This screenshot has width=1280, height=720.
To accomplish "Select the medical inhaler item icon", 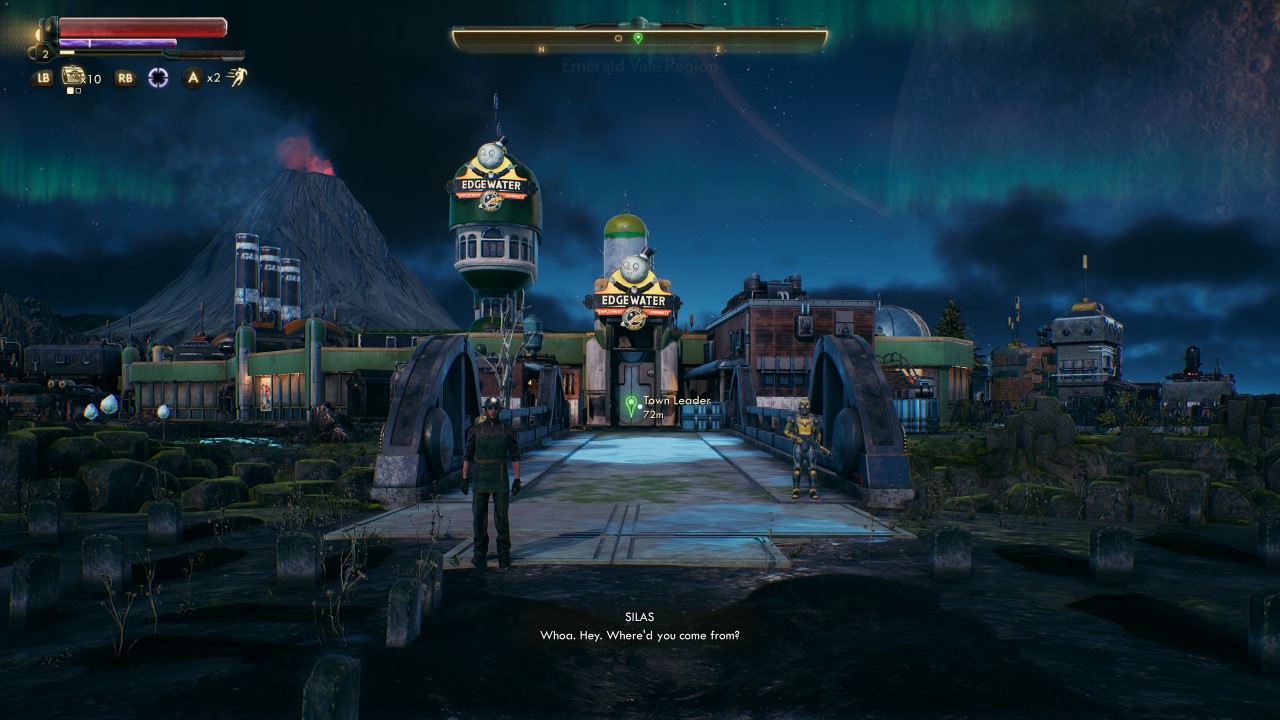I will pos(72,76).
